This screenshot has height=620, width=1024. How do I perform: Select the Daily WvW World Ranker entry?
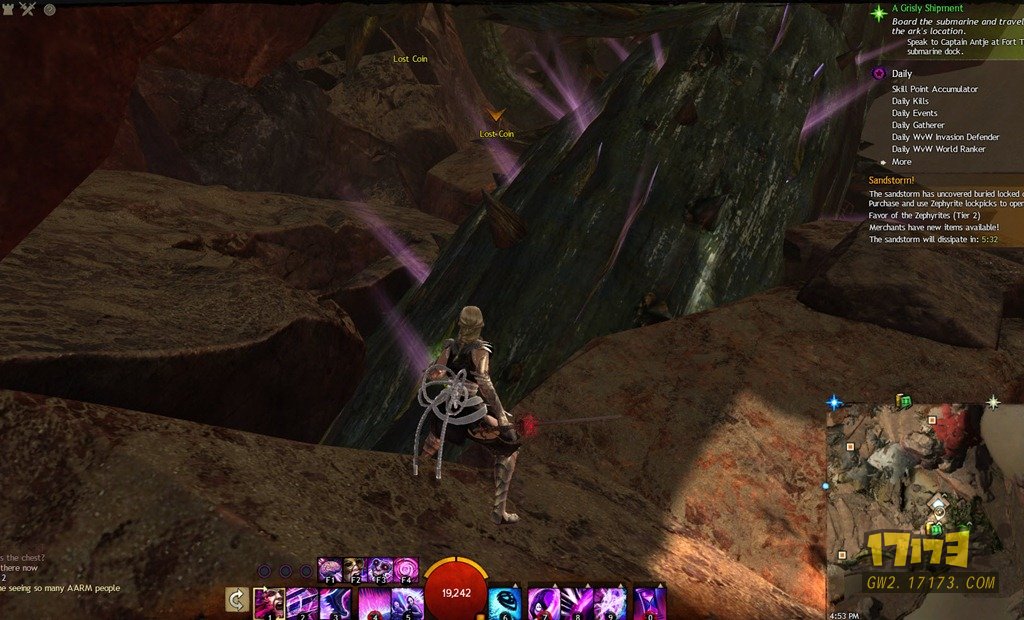coord(938,149)
